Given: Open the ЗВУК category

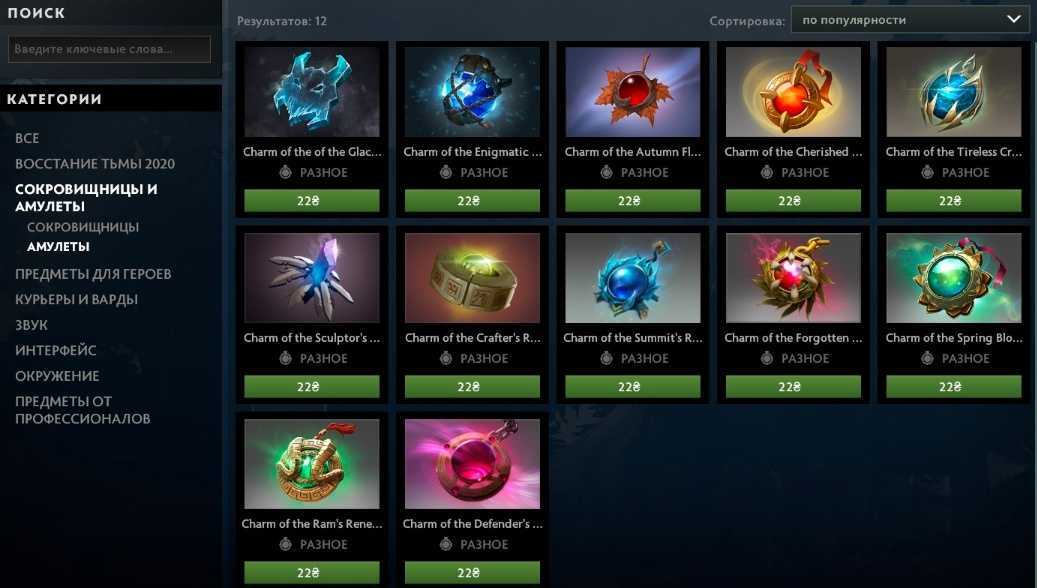Looking at the screenshot, I should pos(31,325).
